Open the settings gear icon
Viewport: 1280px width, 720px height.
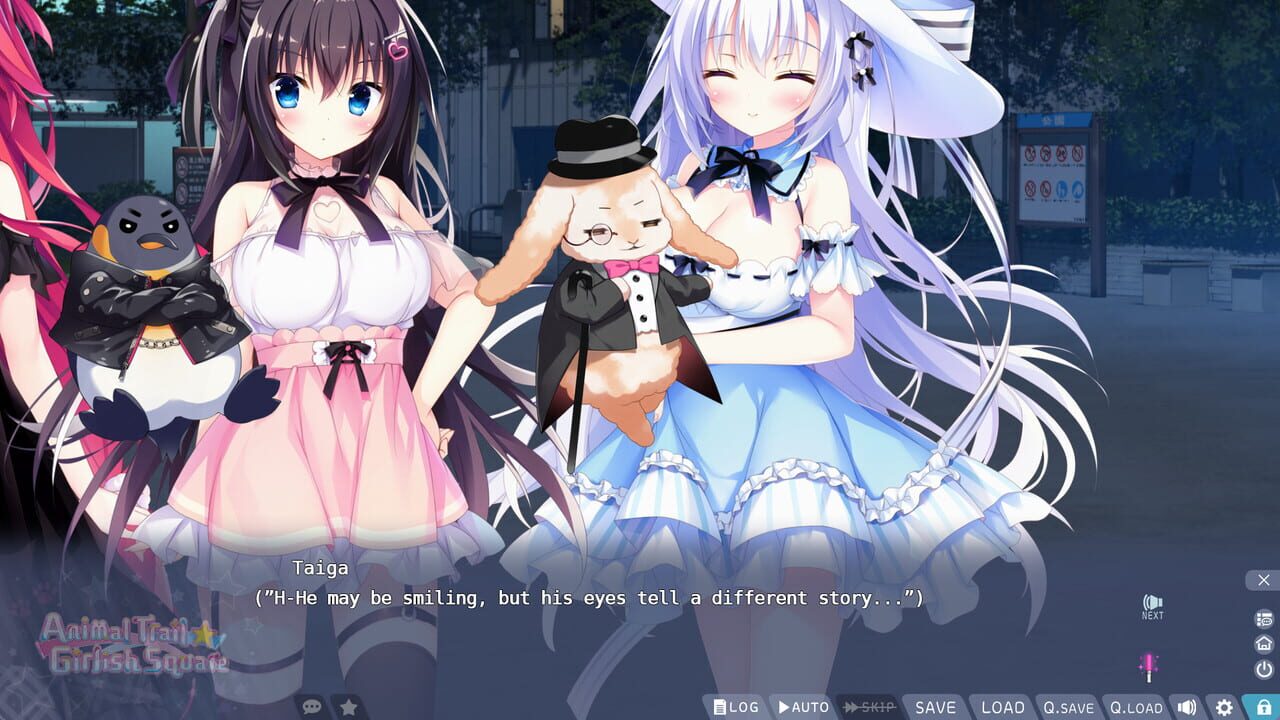[x=1222, y=705]
